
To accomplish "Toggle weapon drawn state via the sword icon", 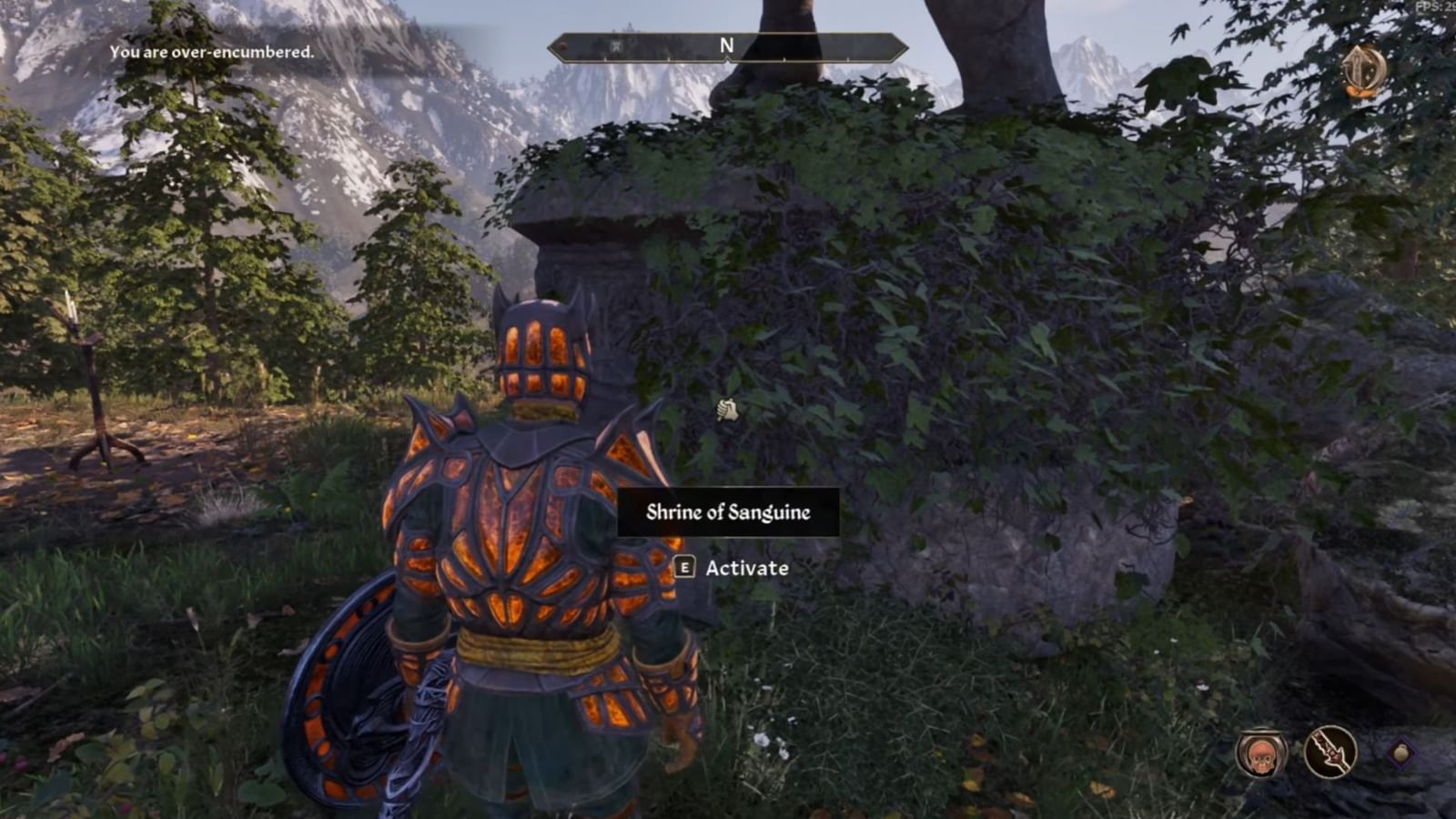I will [x=1331, y=752].
